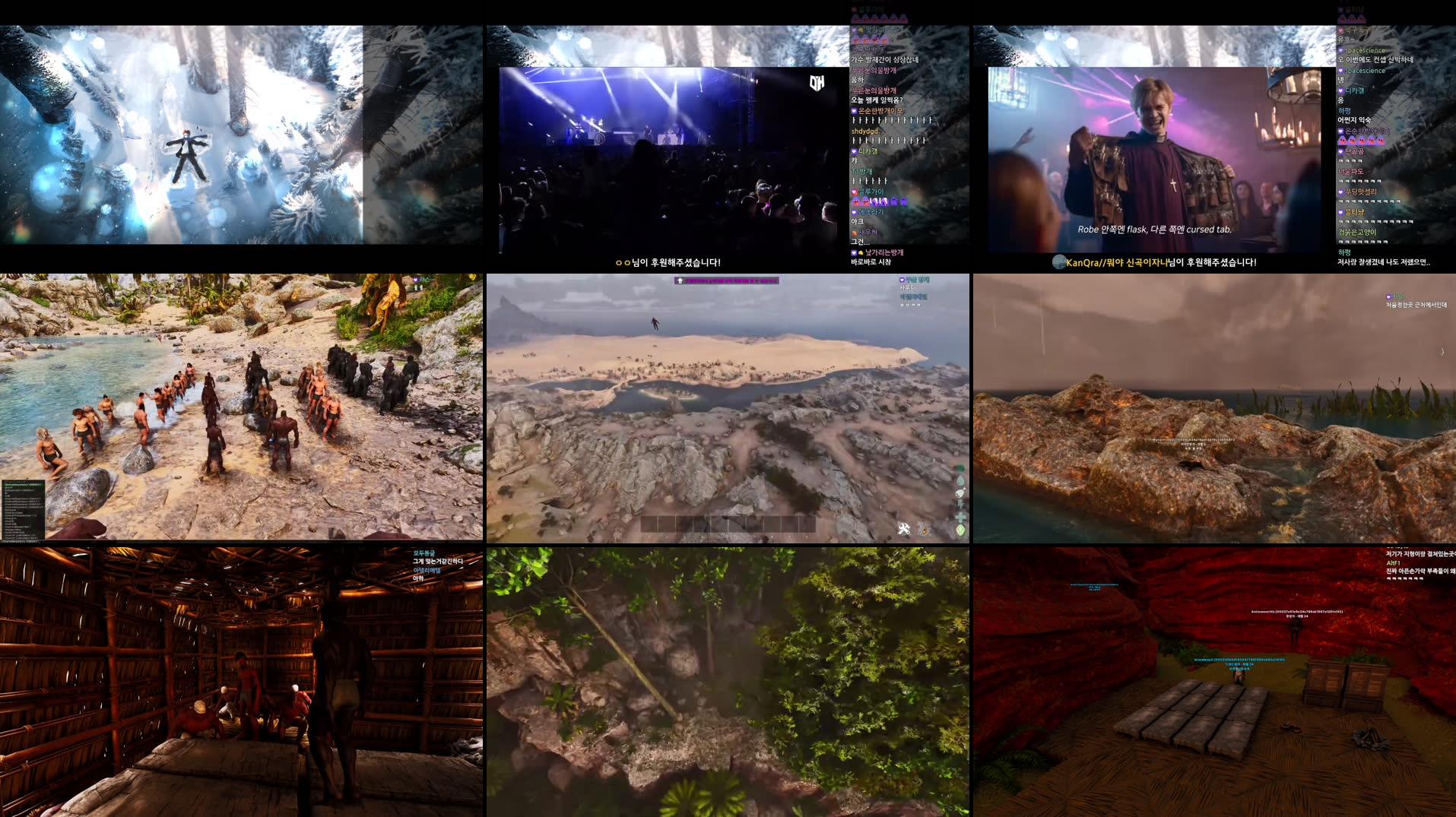
Task: Click the food stat icon above the droplet
Action: [x=960, y=467]
